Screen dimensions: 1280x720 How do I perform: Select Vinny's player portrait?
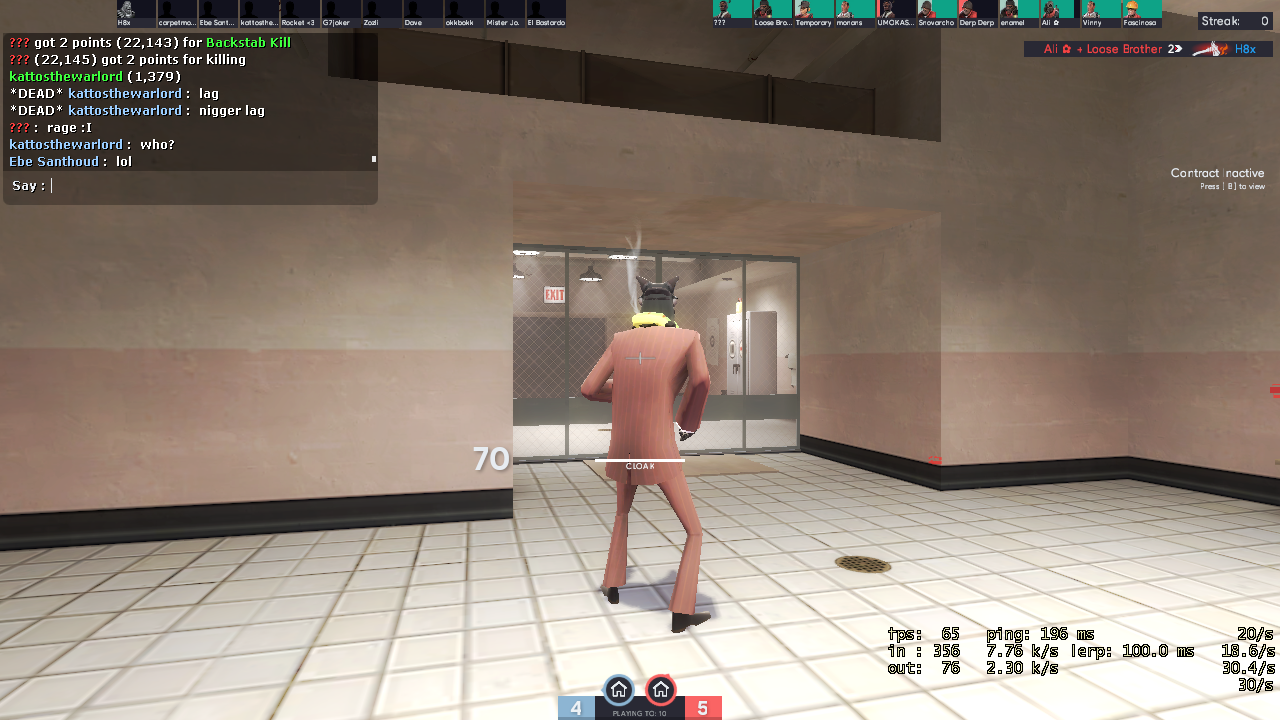click(1100, 10)
